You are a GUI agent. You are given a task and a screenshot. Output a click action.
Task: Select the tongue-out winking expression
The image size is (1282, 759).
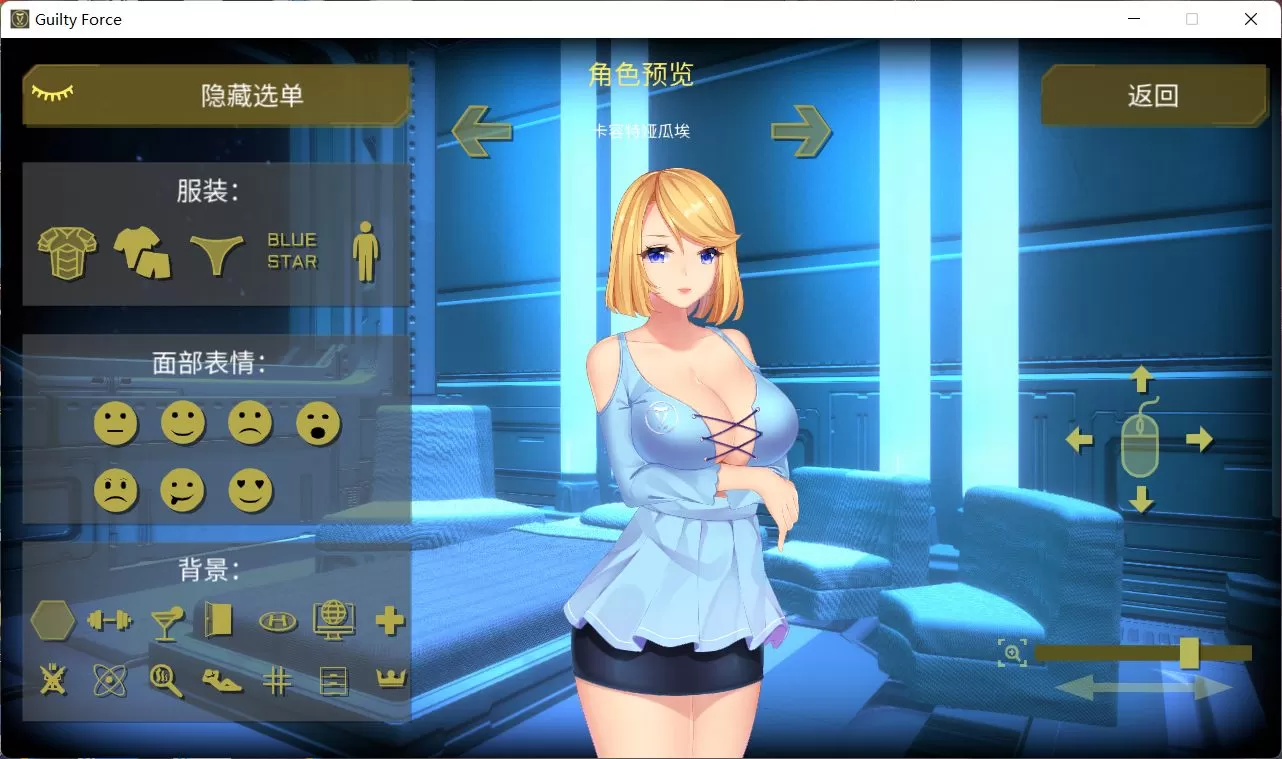coord(183,490)
